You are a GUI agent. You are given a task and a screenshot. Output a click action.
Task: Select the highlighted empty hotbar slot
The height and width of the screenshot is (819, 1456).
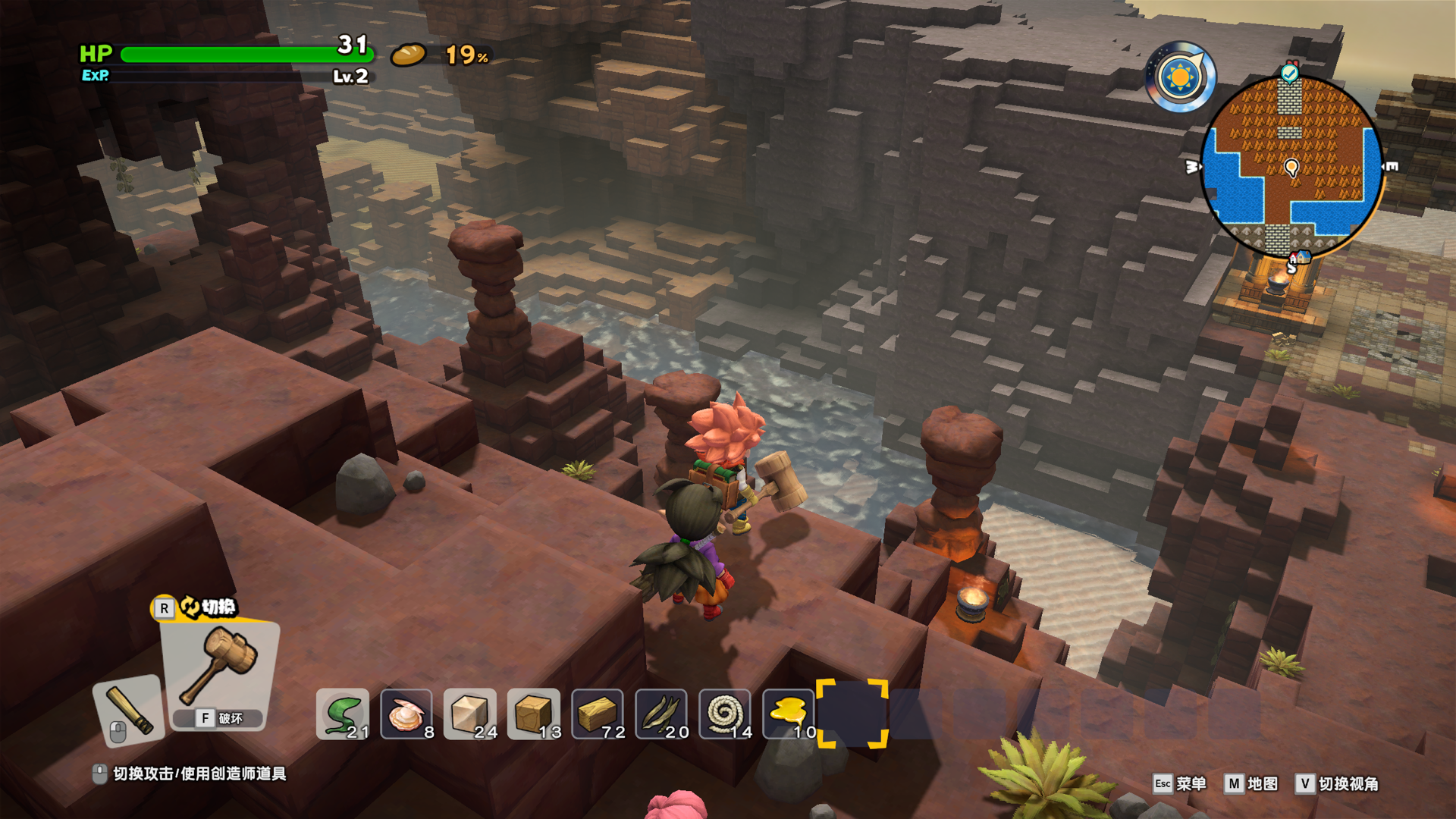tap(852, 714)
